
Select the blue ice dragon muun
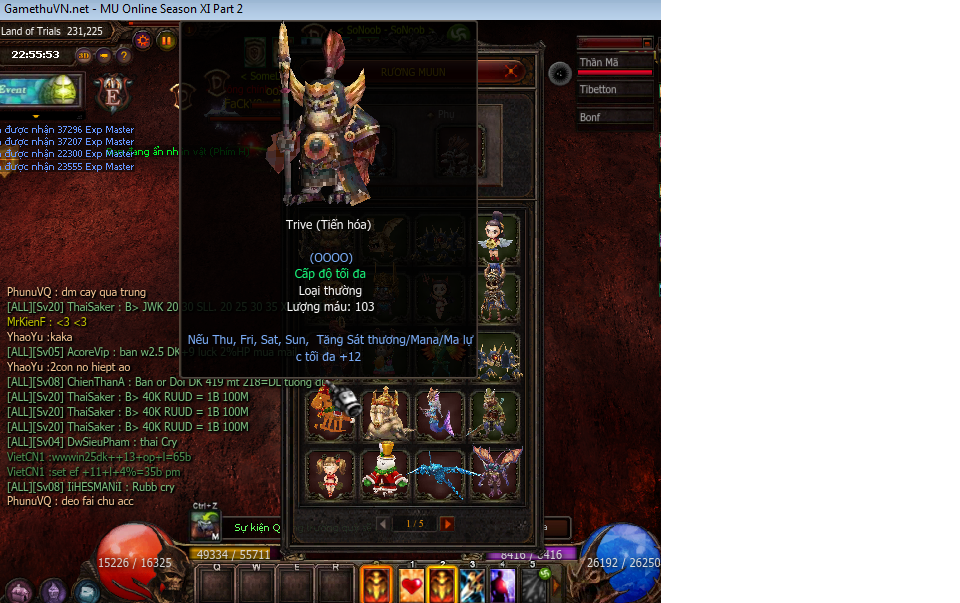(440, 474)
